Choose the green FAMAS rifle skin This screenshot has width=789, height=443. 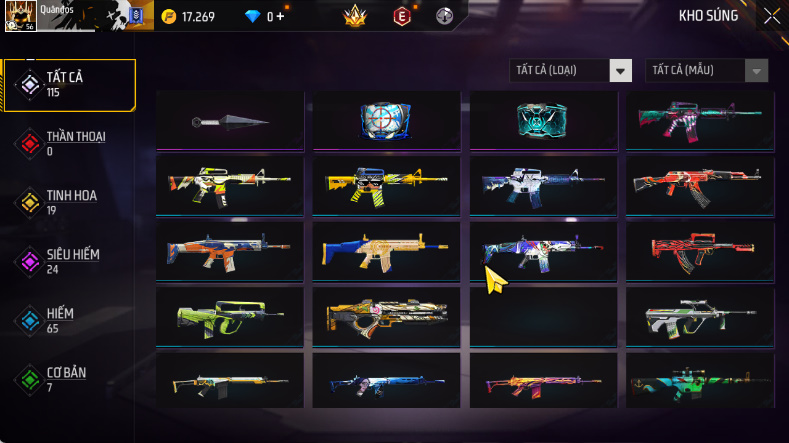[x=230, y=317]
